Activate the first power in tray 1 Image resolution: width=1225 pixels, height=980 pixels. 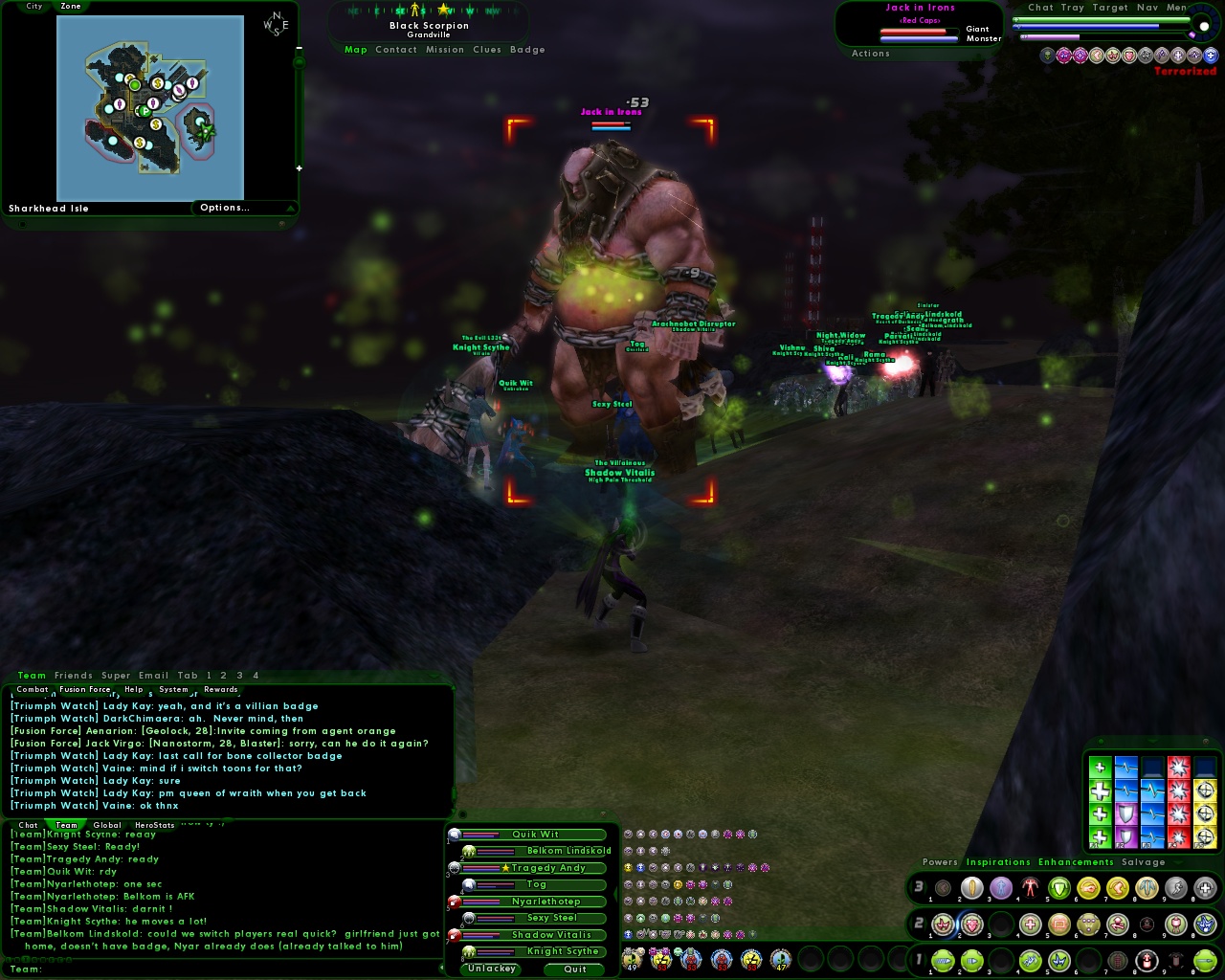click(943, 961)
